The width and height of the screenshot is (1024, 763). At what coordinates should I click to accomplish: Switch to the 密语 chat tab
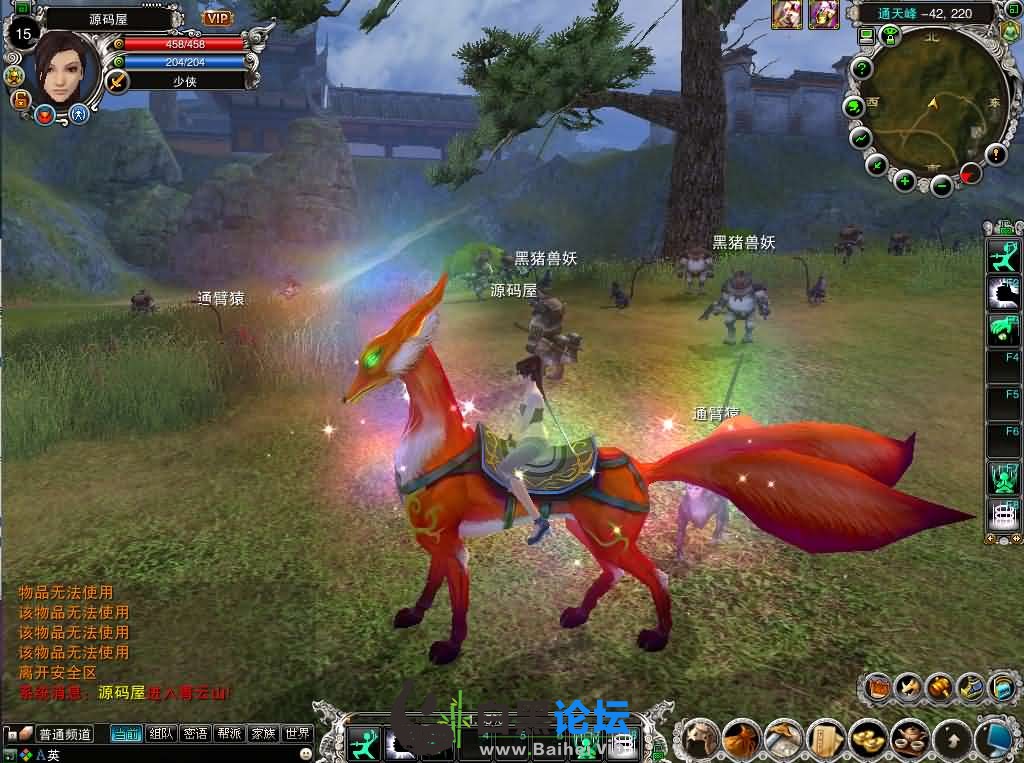(x=195, y=734)
